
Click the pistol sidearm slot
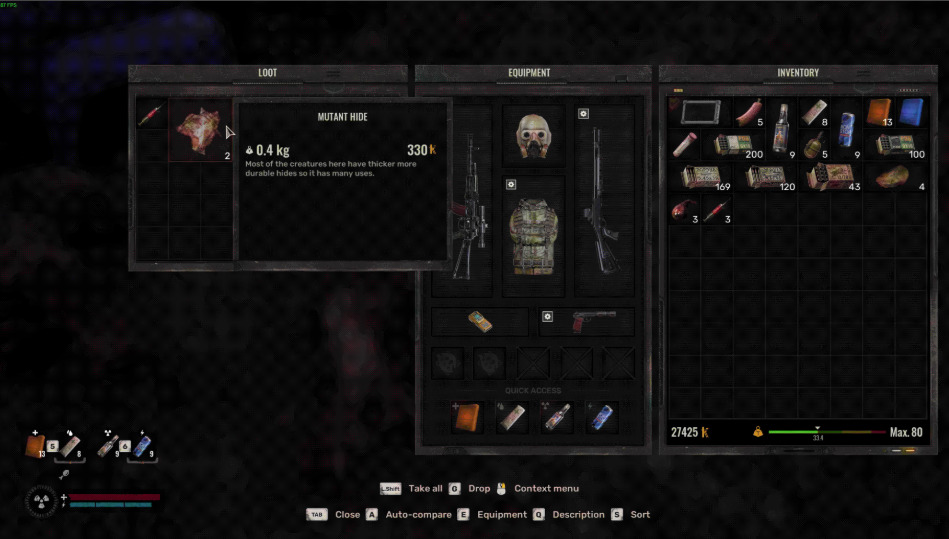click(587, 322)
